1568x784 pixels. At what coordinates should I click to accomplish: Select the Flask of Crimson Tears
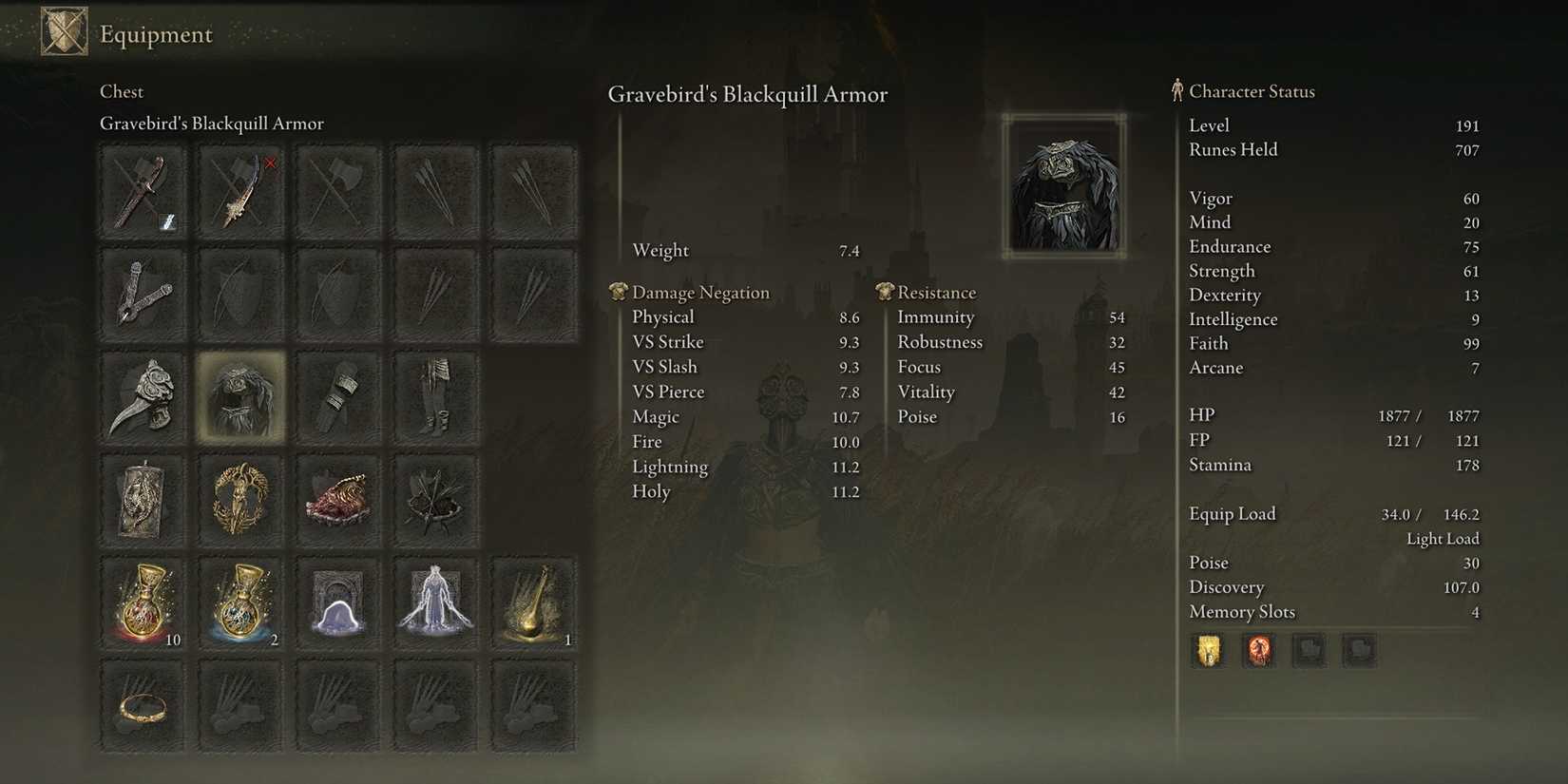coord(143,602)
